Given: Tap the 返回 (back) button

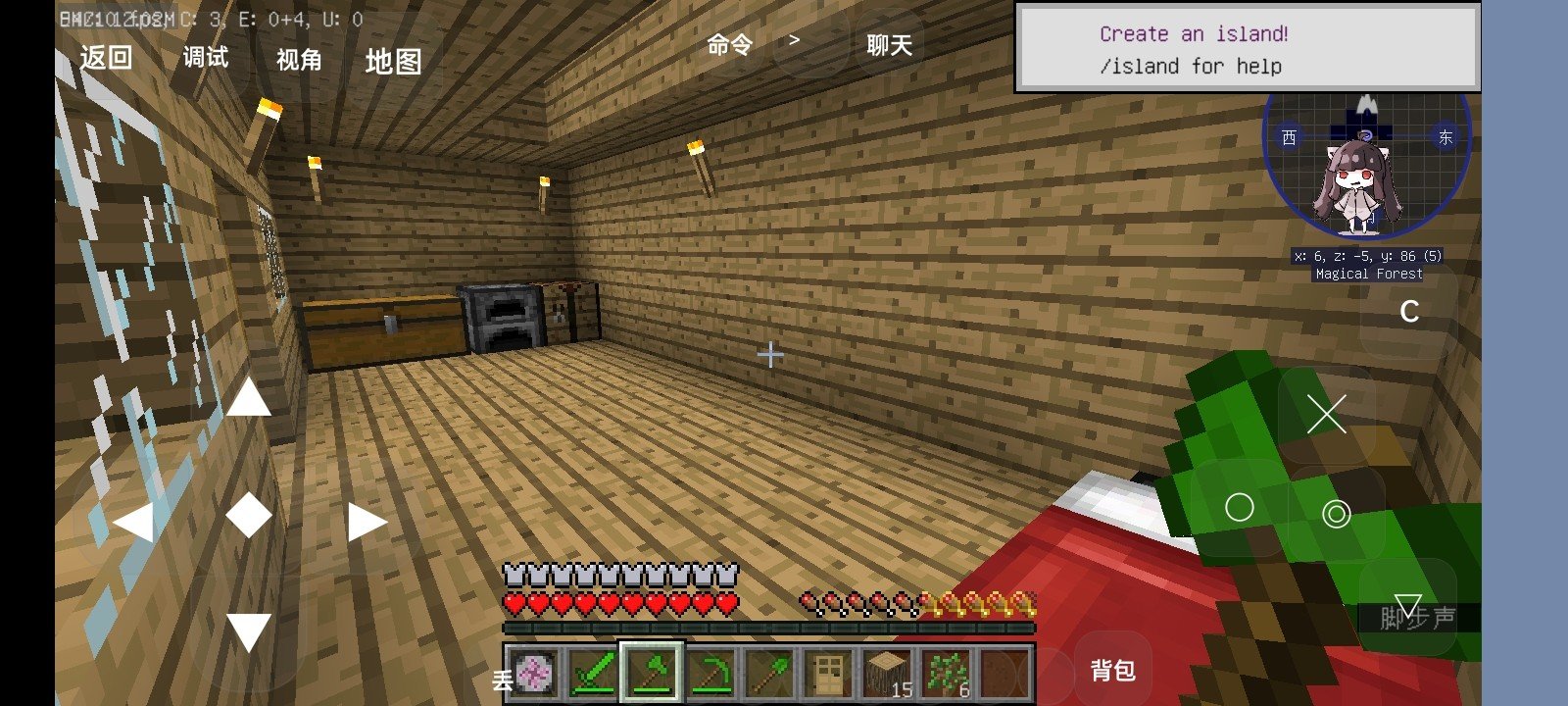Looking at the screenshot, I should click(106, 58).
